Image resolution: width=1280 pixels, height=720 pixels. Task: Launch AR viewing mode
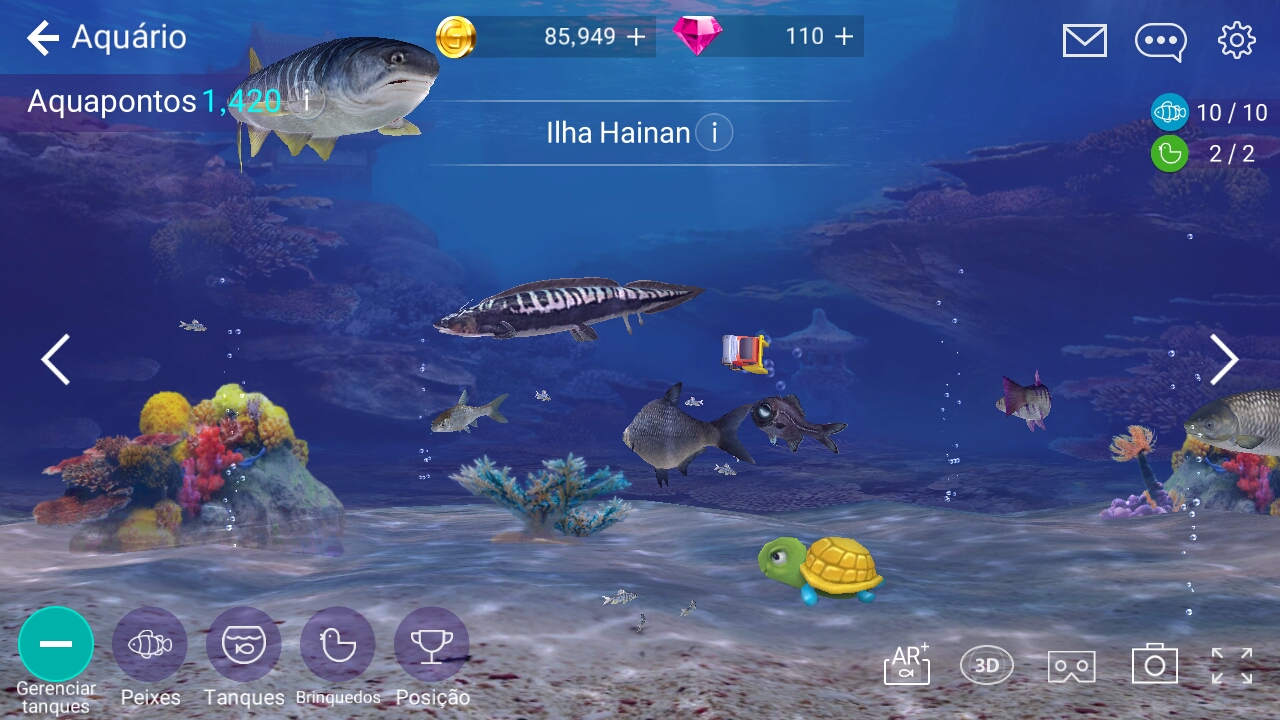pos(906,663)
